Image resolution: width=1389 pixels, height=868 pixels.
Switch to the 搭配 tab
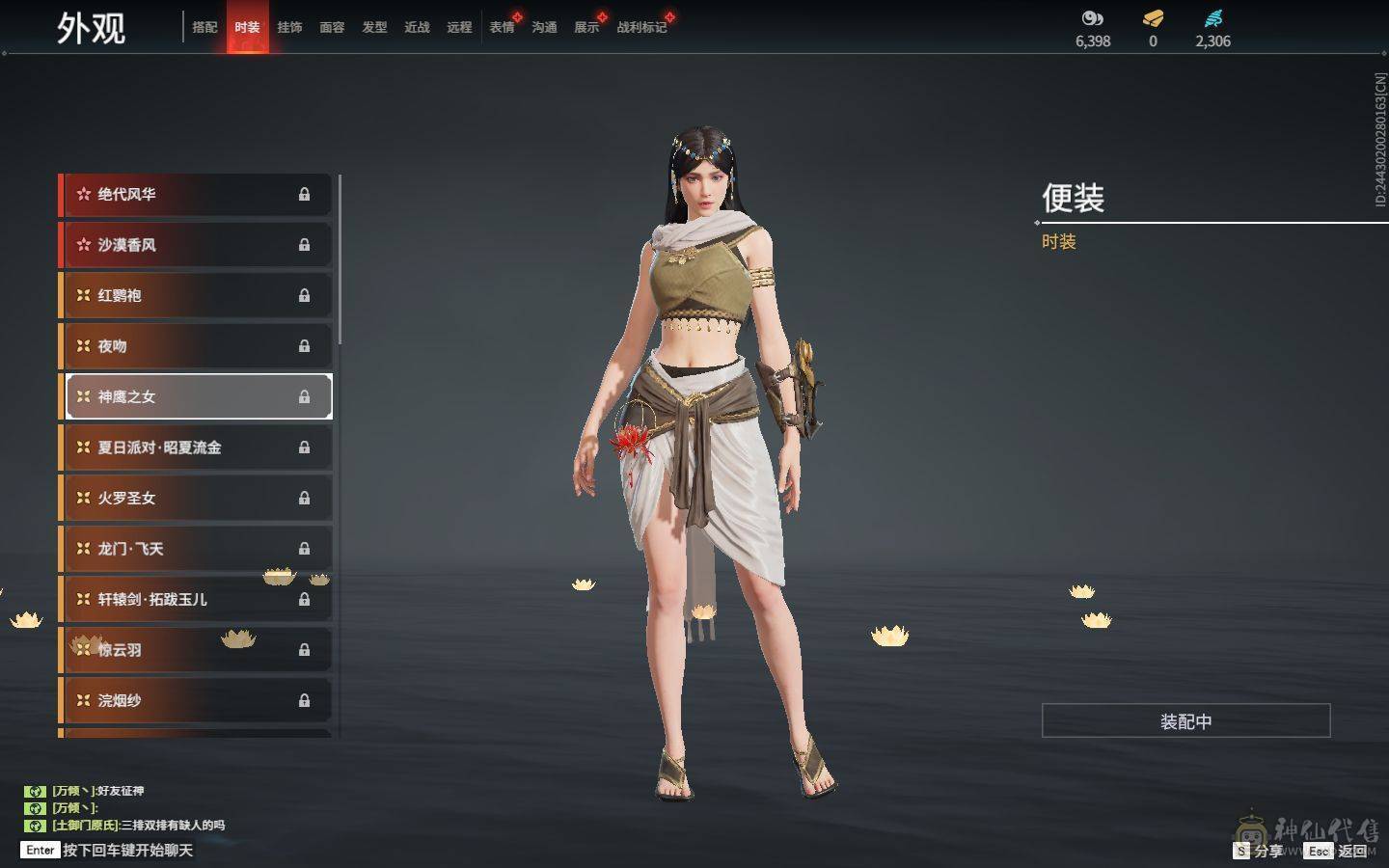coord(205,28)
